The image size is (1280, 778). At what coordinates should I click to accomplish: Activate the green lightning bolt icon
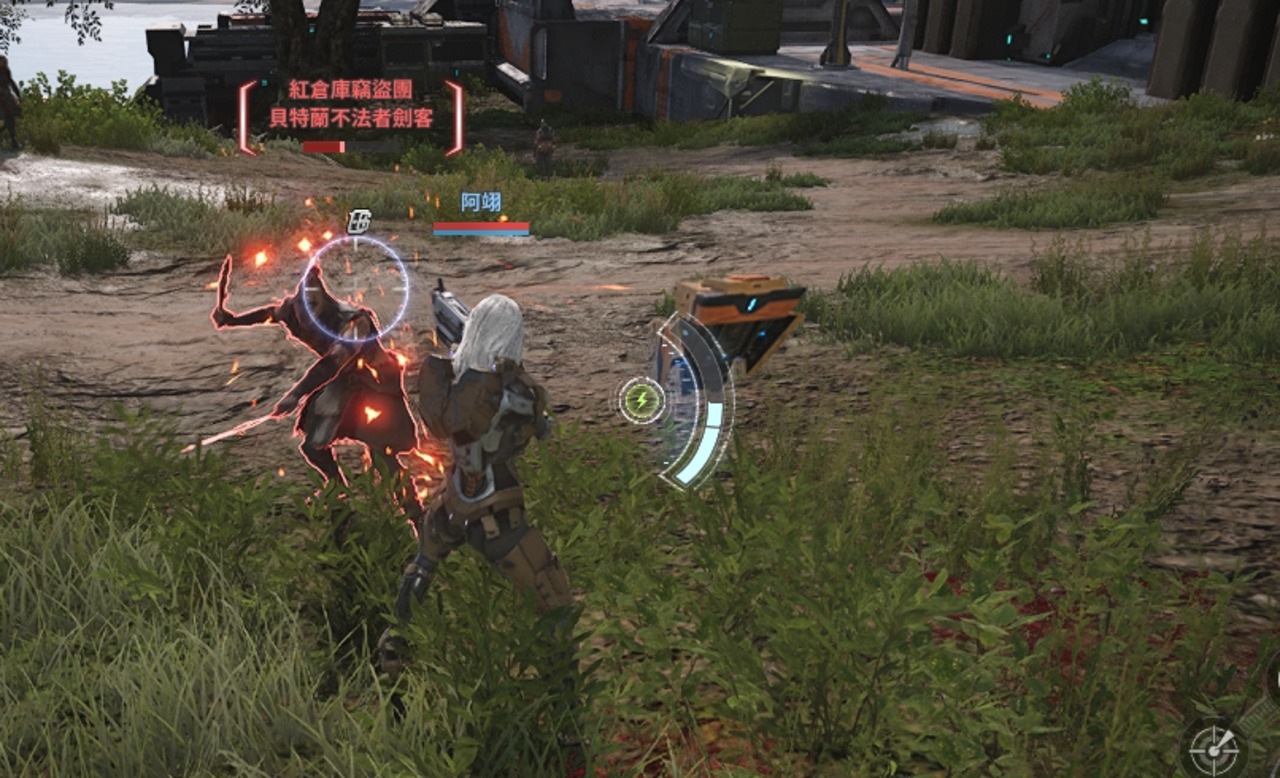tap(641, 401)
